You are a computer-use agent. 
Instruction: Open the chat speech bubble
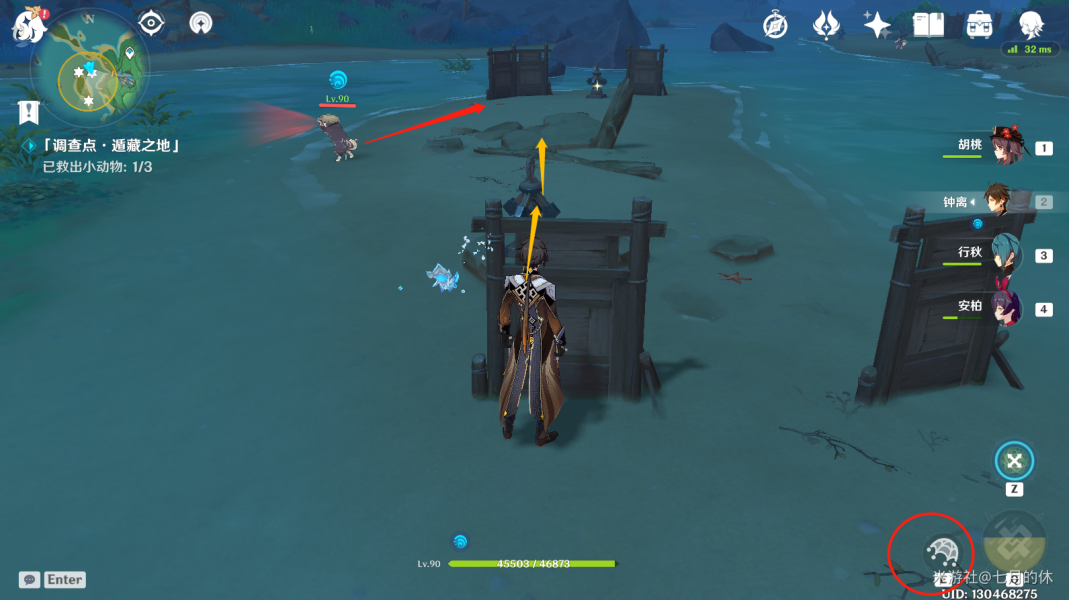pos(30,579)
